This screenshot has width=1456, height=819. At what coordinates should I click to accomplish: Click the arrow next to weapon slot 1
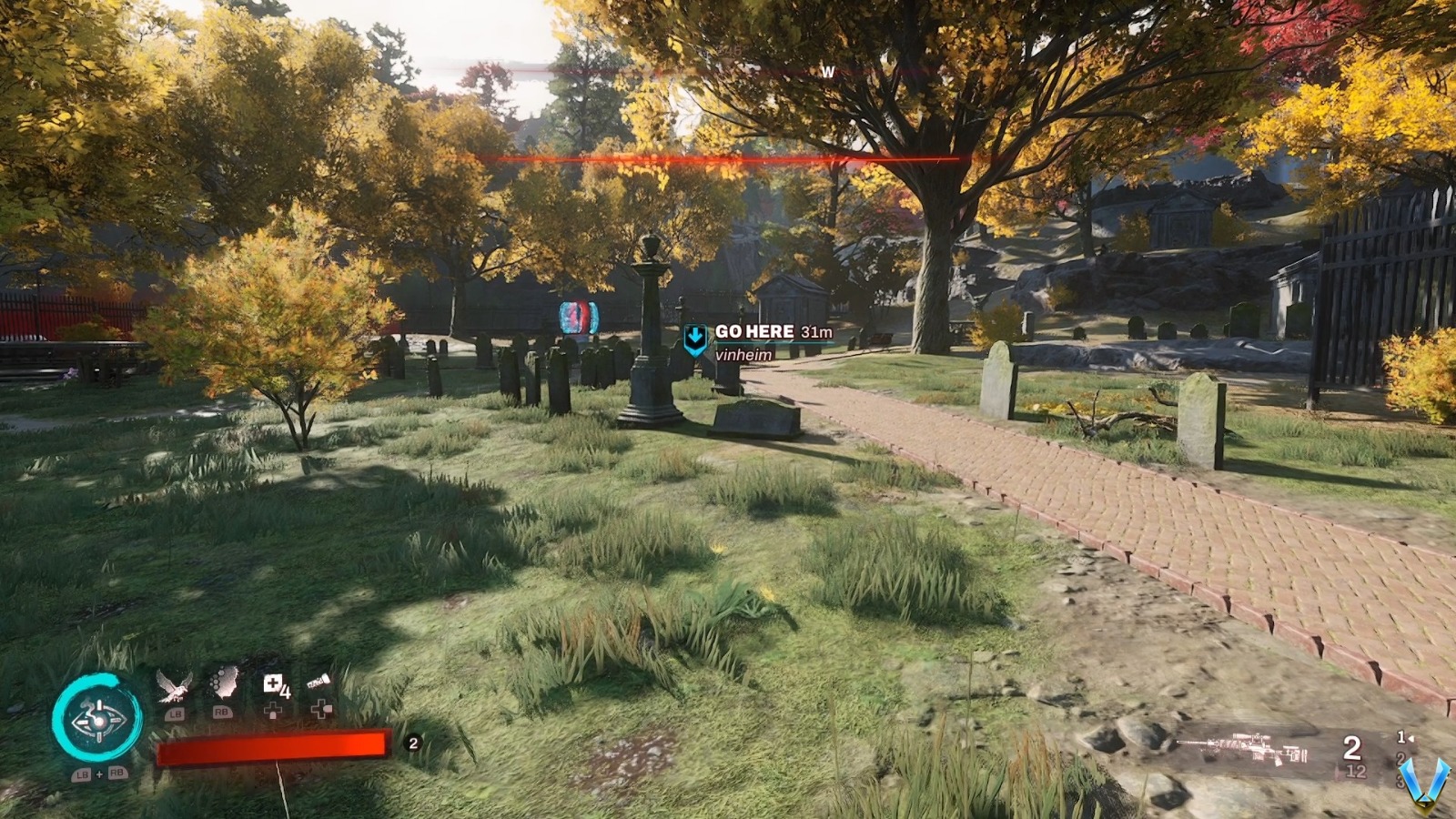click(1412, 739)
